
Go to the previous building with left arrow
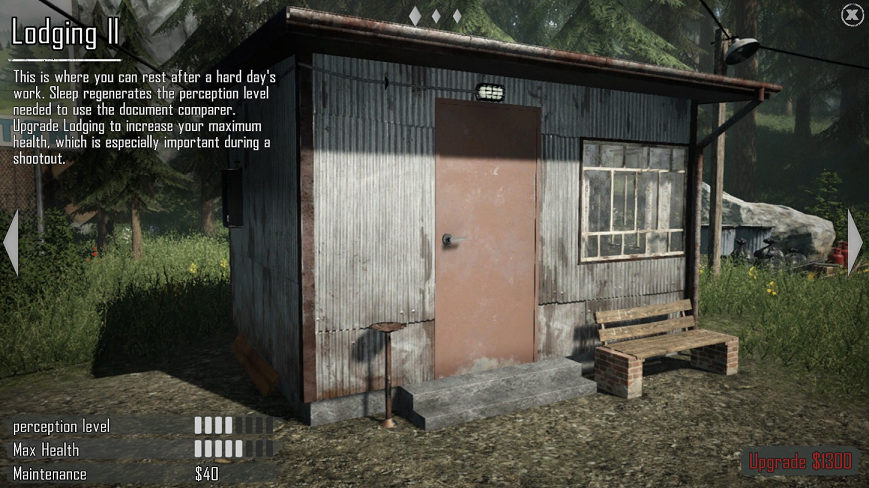coord(11,242)
